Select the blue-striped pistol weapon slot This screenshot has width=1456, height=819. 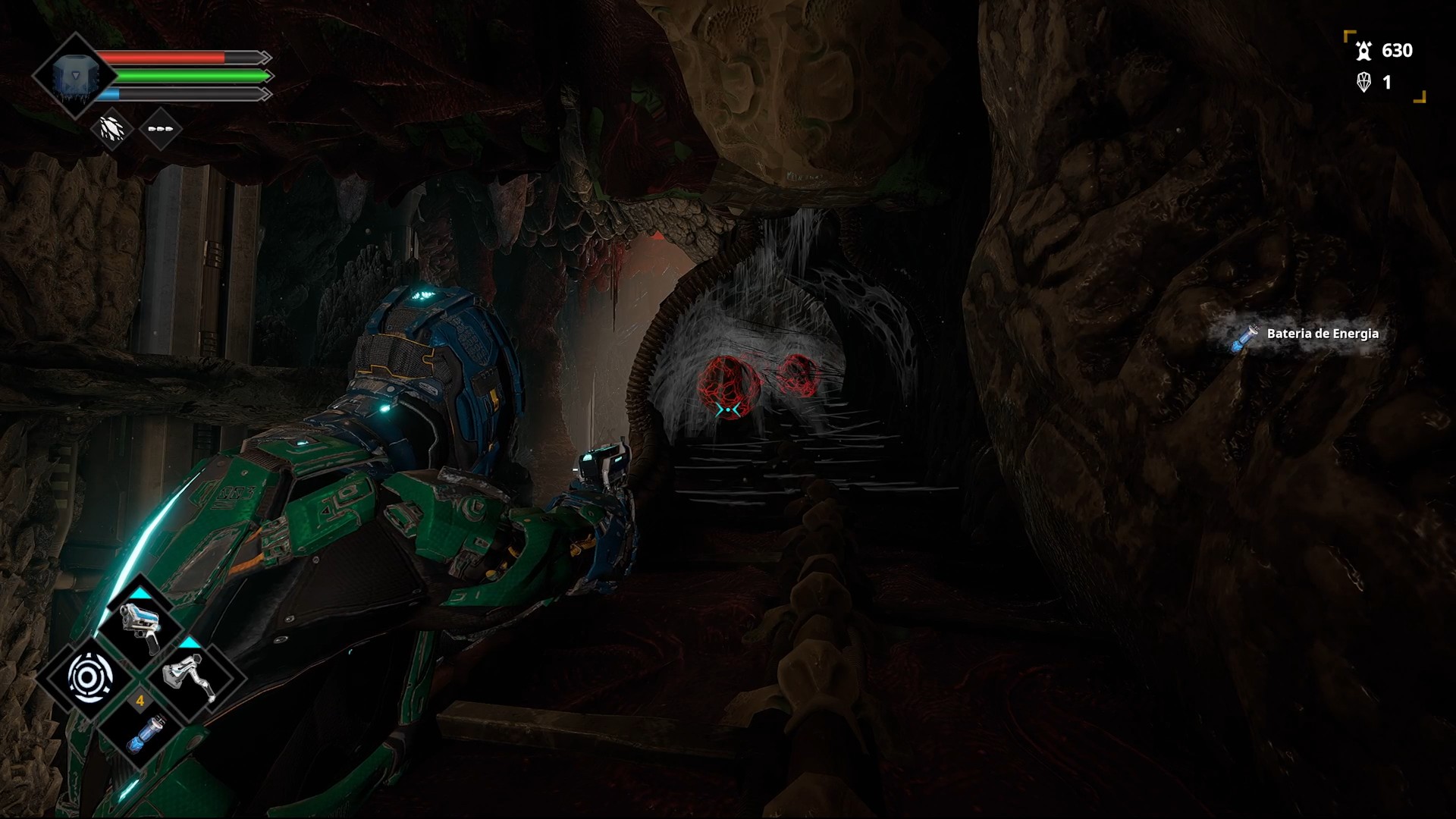pyautogui.click(x=141, y=626)
